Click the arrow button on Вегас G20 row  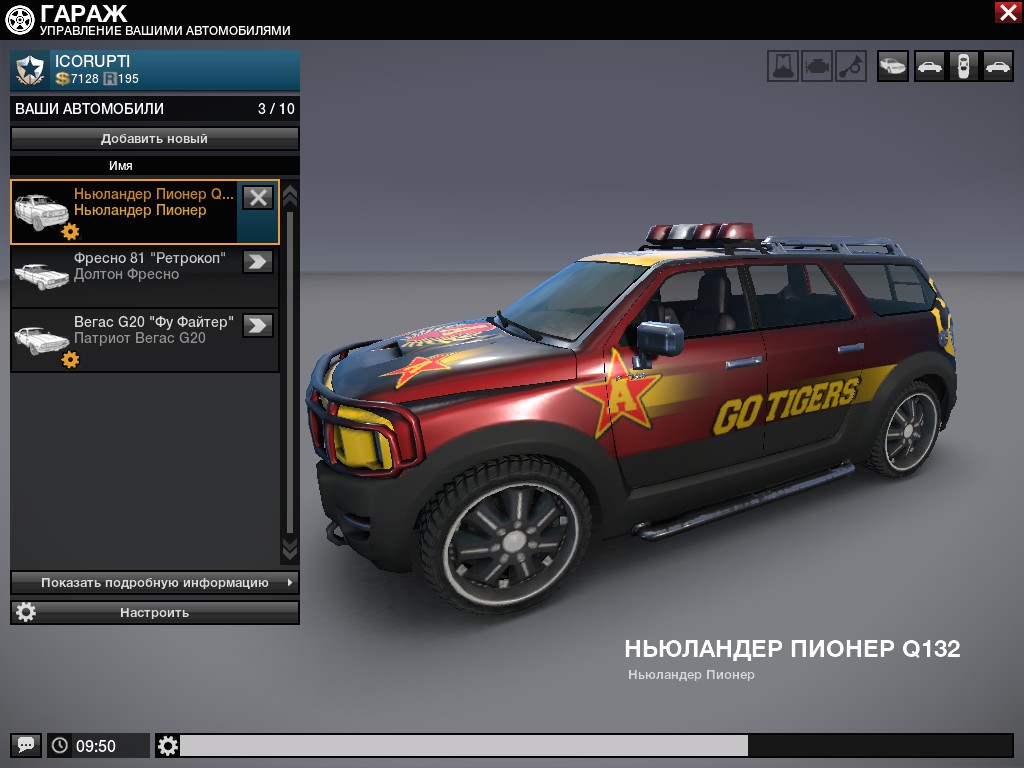258,325
